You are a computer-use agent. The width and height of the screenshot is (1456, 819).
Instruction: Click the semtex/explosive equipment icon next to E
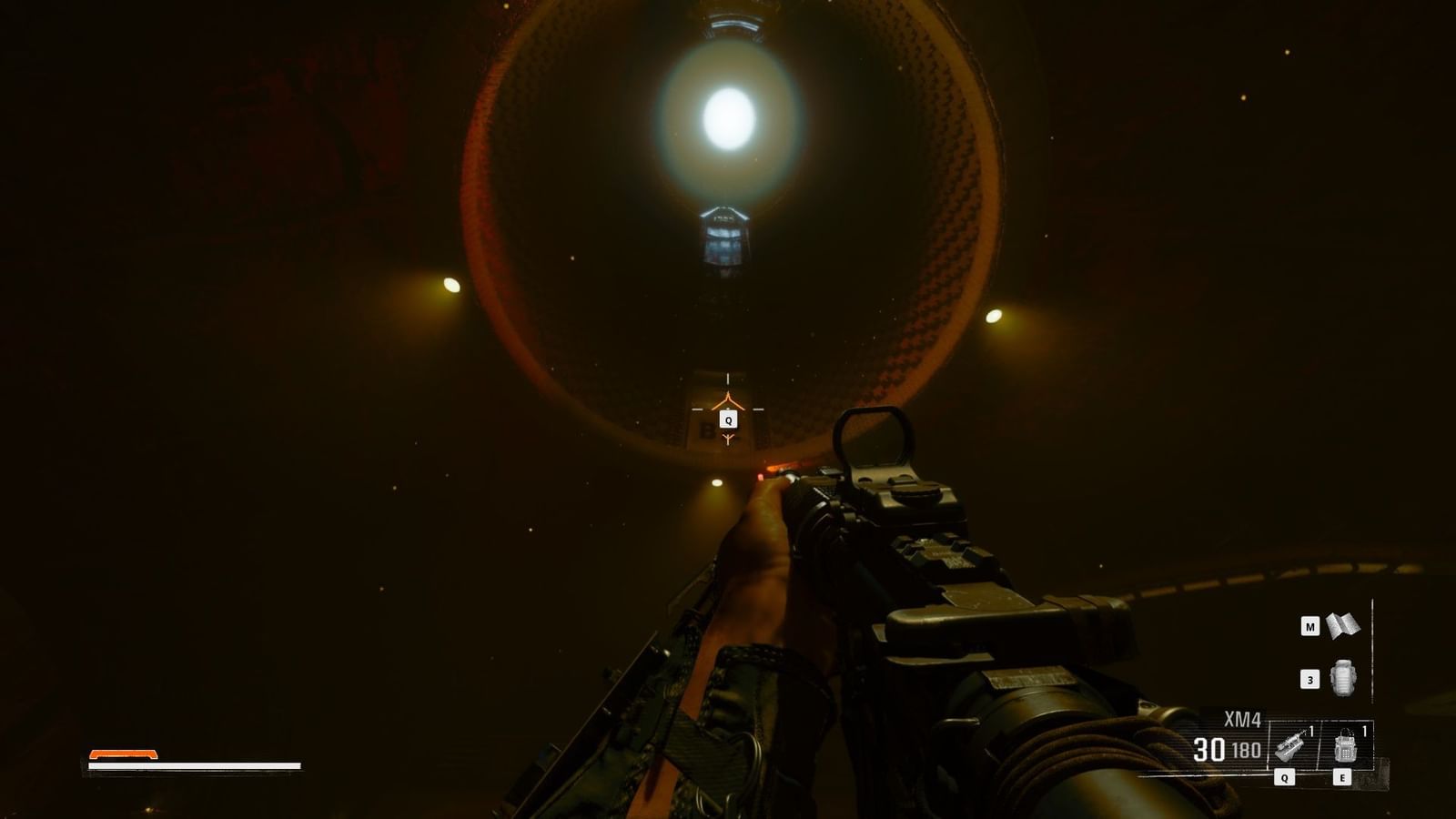tap(1344, 746)
